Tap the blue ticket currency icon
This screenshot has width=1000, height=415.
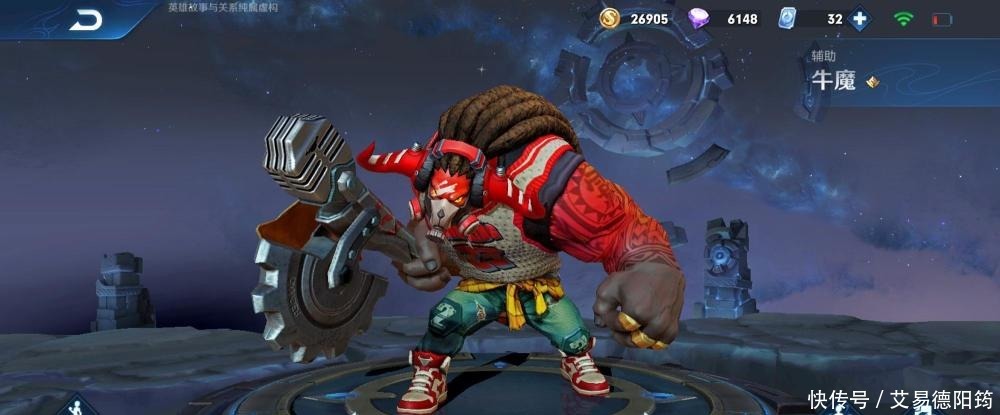pos(787,18)
